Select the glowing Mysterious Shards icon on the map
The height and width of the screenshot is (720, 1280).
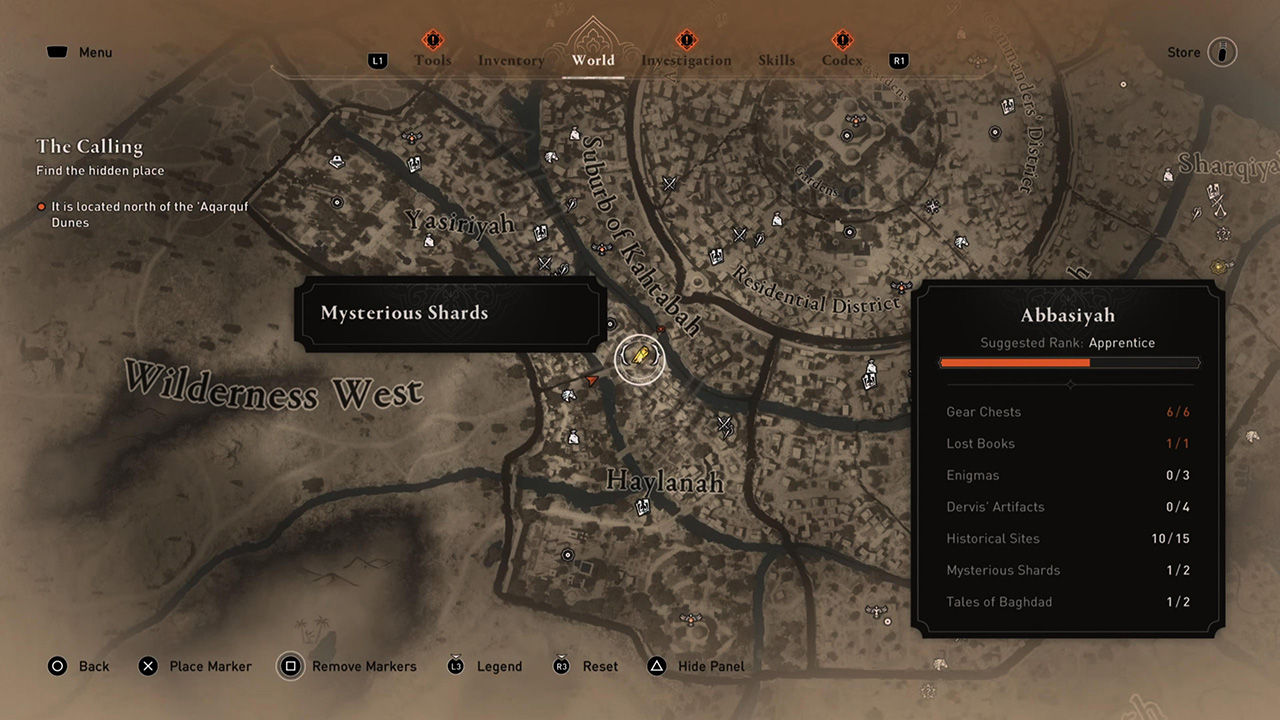(639, 358)
